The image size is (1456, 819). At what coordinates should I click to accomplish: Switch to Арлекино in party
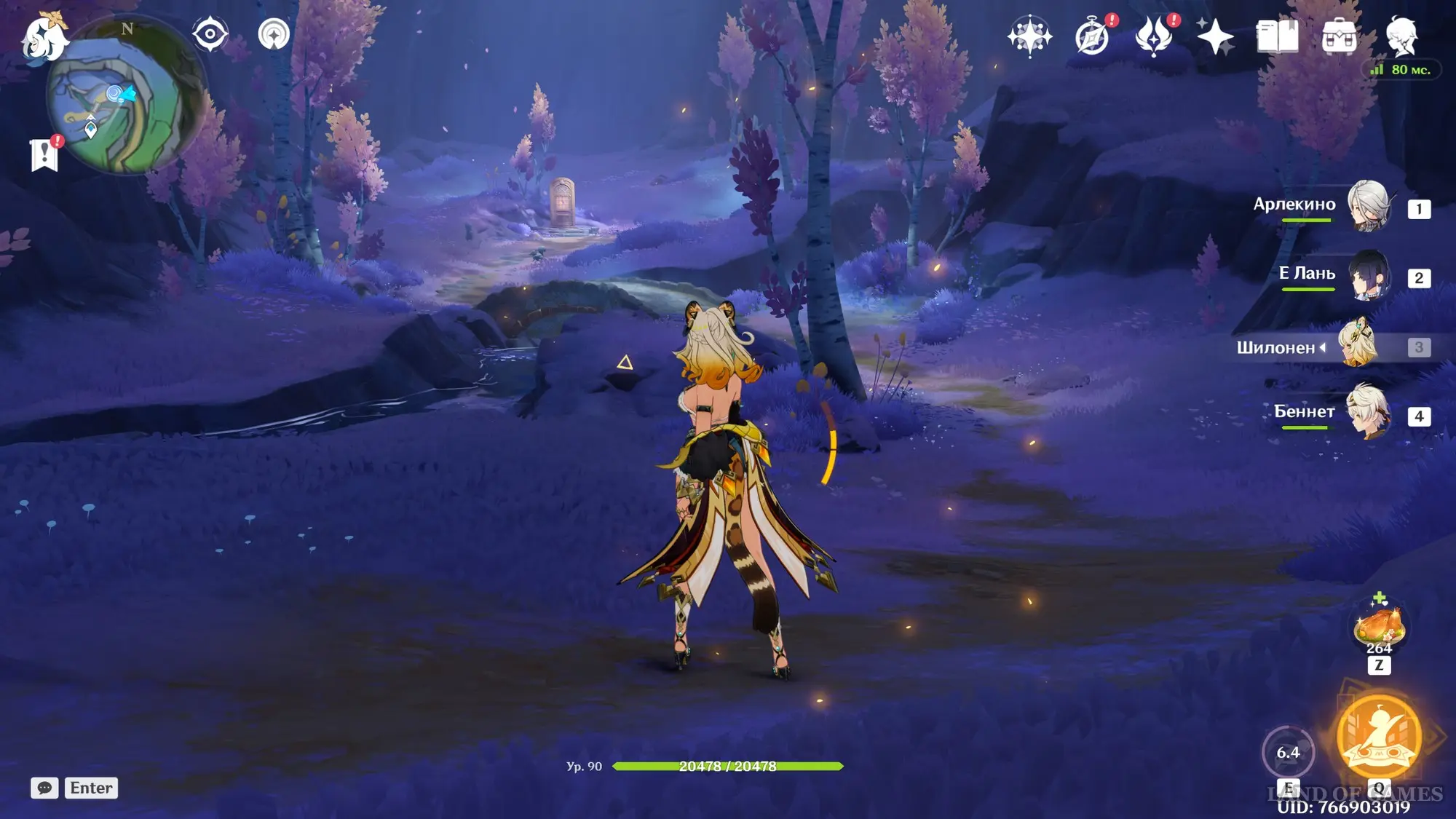click(x=1369, y=206)
